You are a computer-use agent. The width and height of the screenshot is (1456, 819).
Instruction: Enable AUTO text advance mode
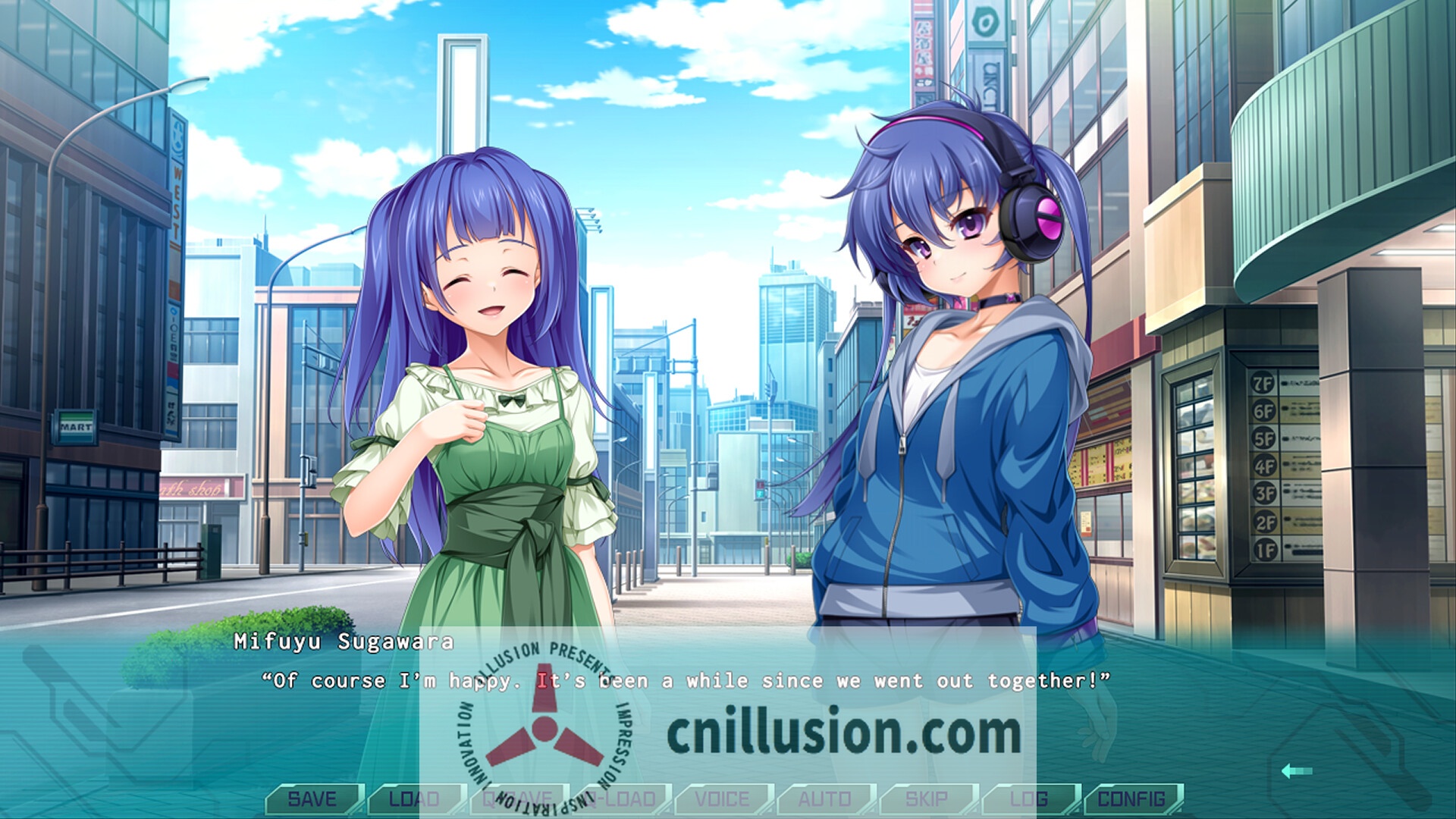coord(827,798)
